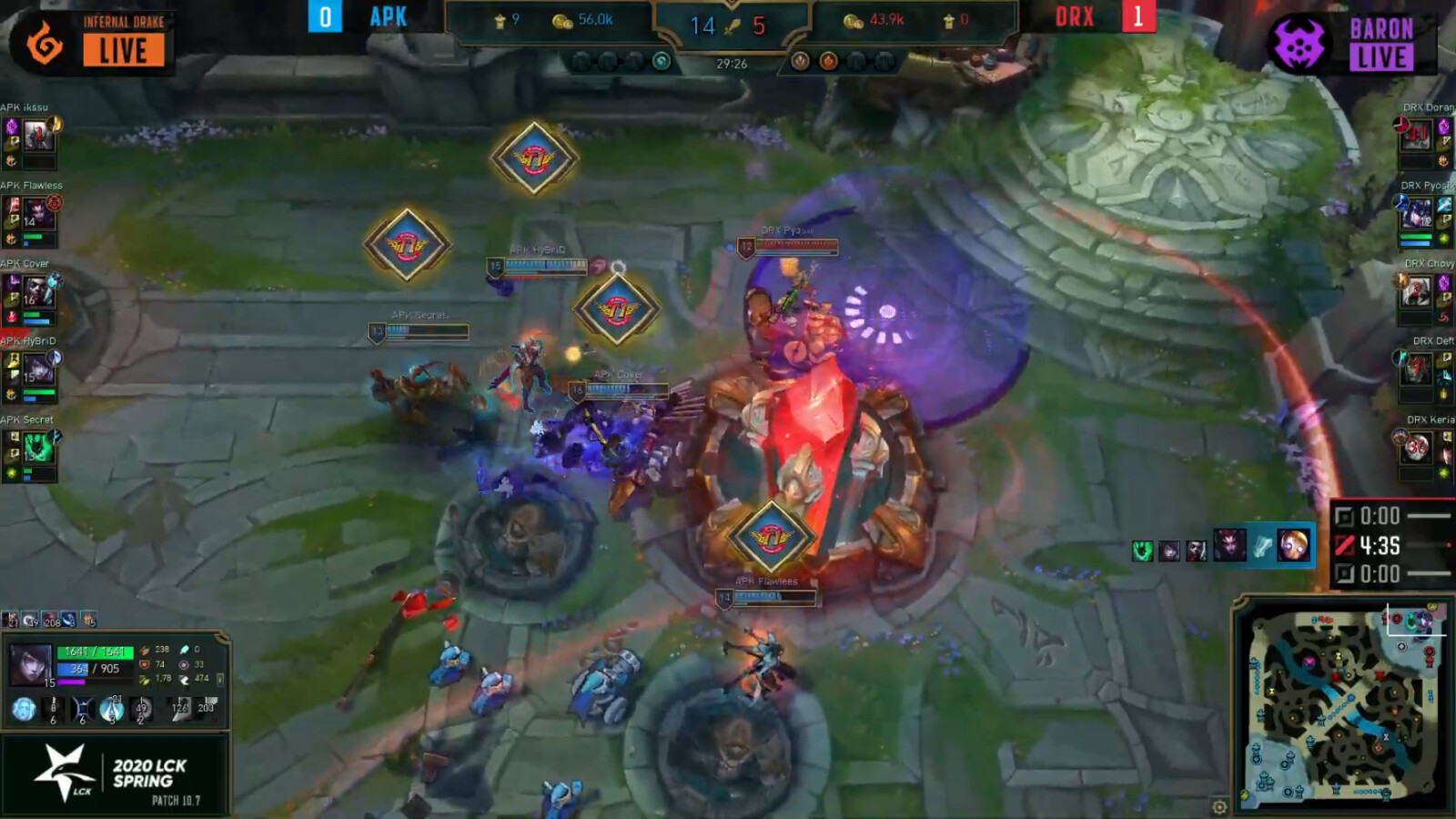Click the Infernal Drake live indicator

click(x=123, y=42)
